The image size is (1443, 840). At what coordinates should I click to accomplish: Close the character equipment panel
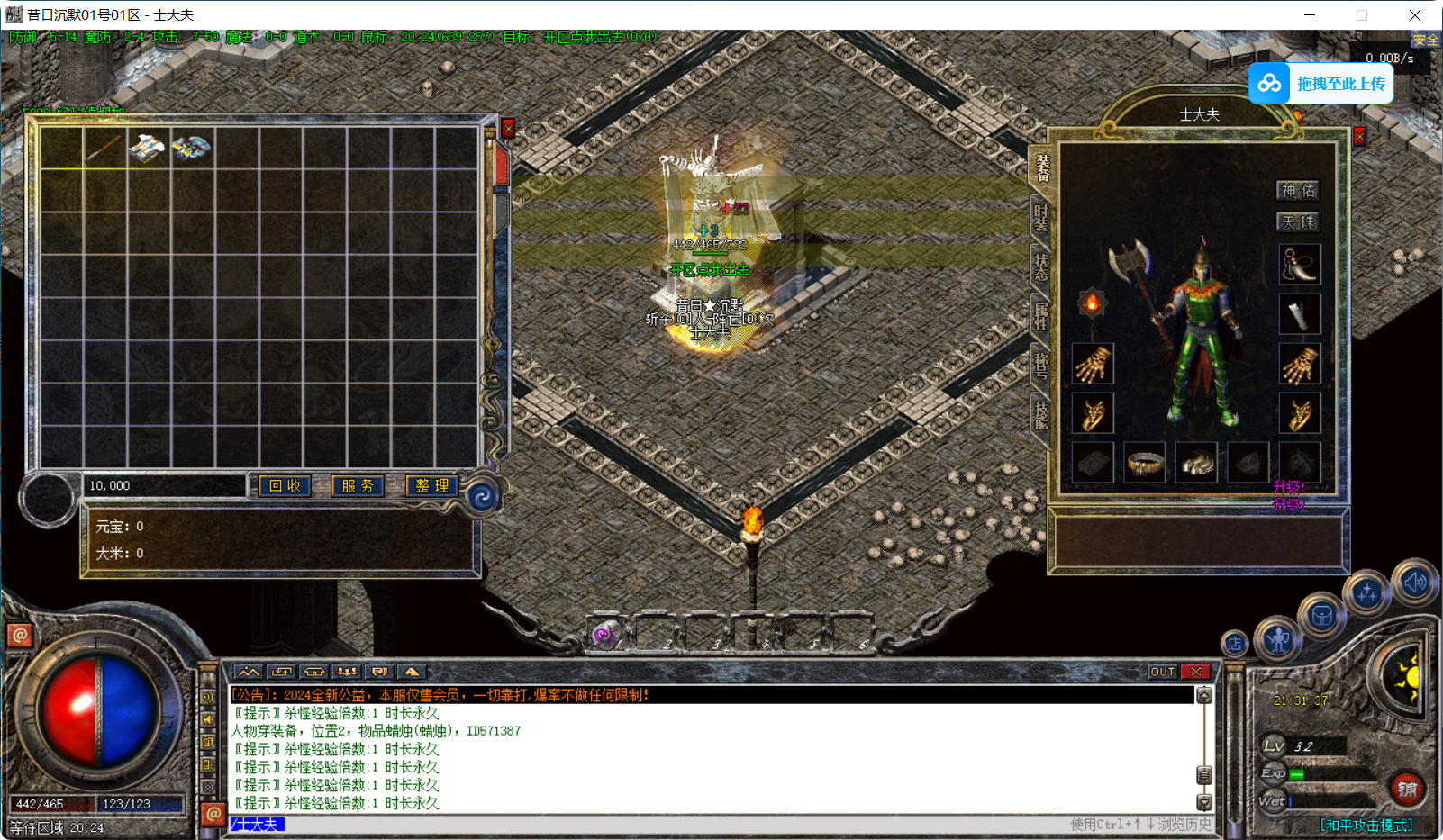1359,136
